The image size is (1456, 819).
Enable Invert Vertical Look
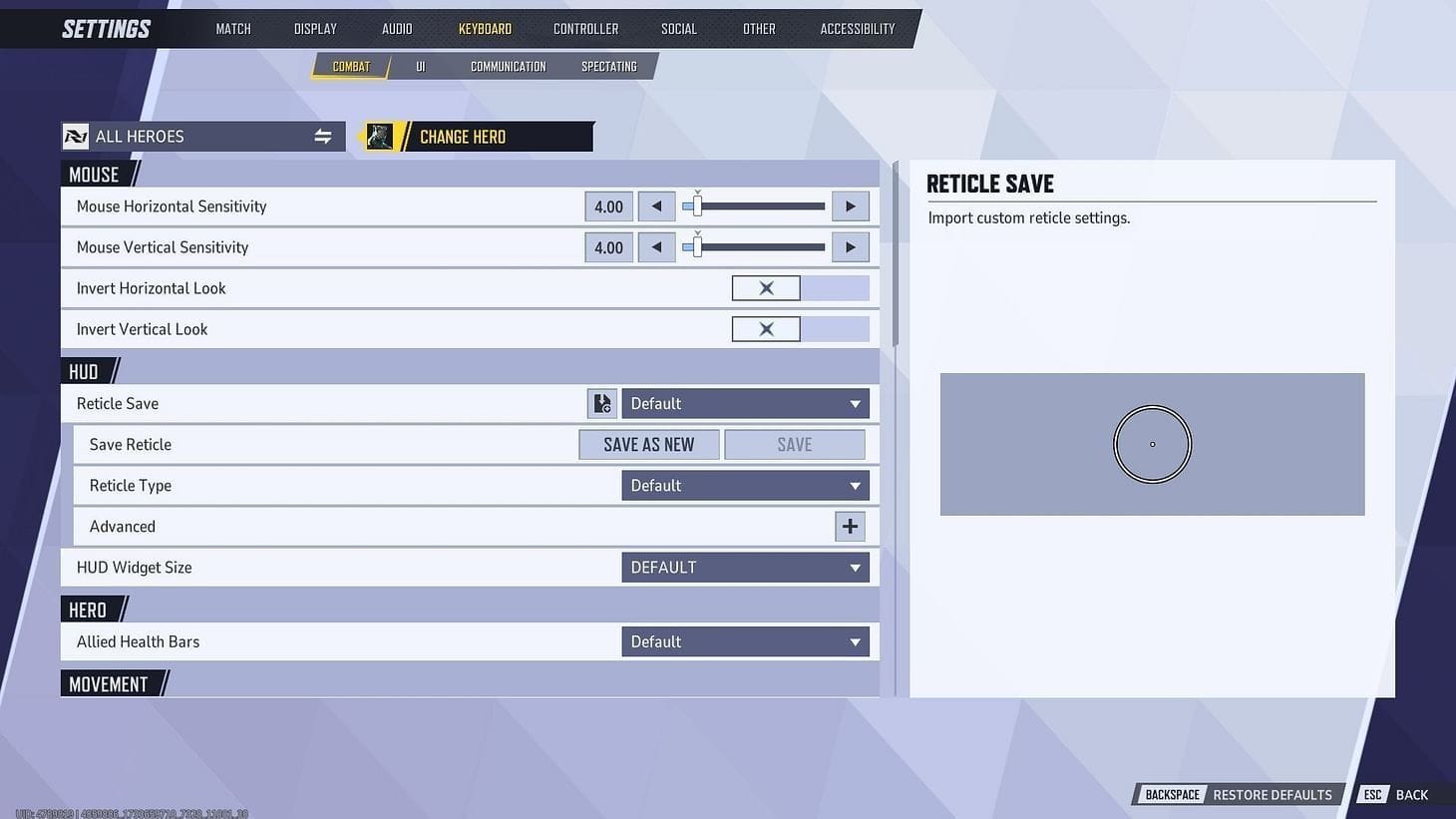point(766,328)
